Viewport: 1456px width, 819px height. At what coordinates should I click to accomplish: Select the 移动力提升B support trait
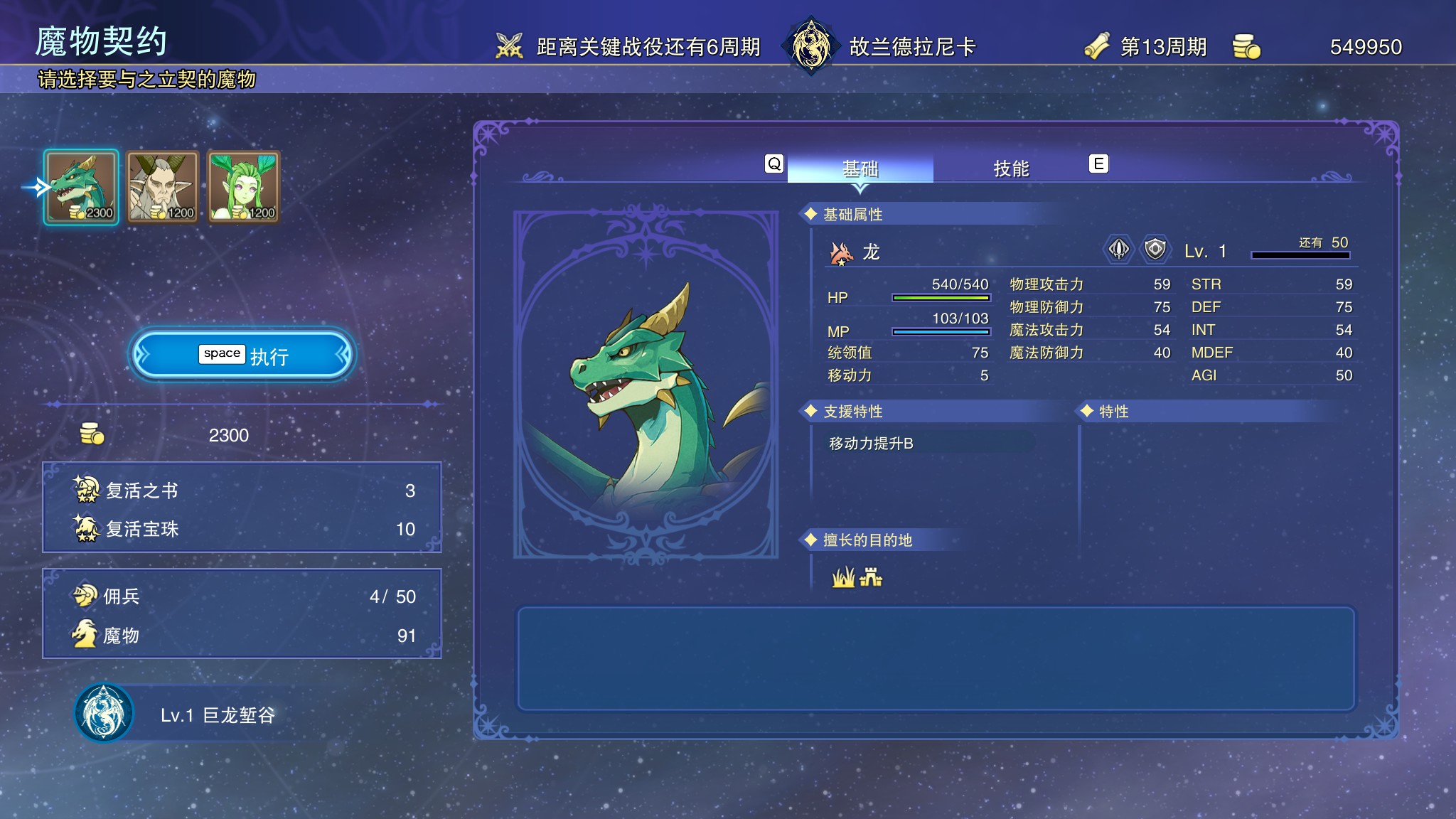(871, 444)
